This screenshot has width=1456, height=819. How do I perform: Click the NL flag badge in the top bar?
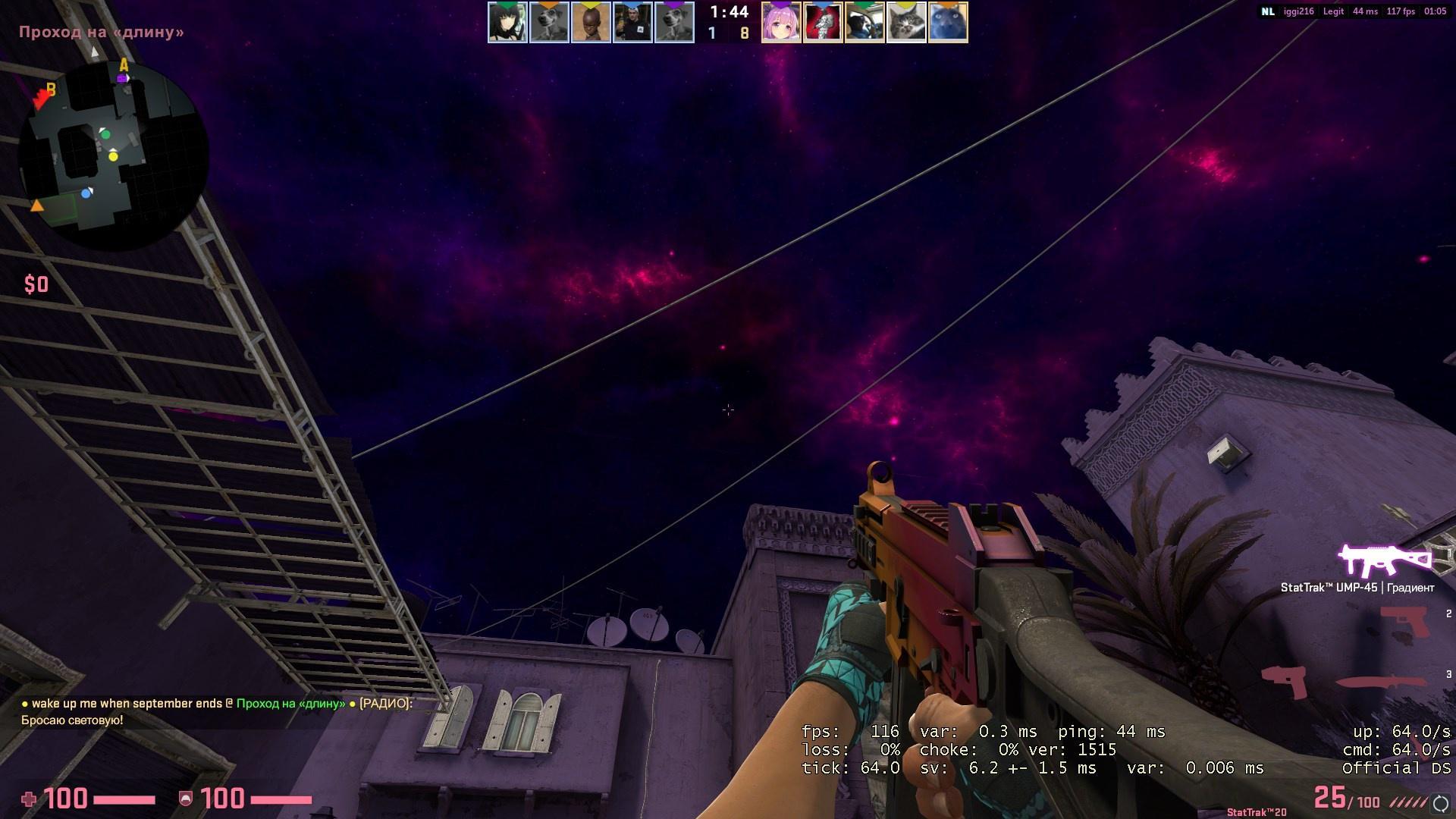(x=1267, y=11)
